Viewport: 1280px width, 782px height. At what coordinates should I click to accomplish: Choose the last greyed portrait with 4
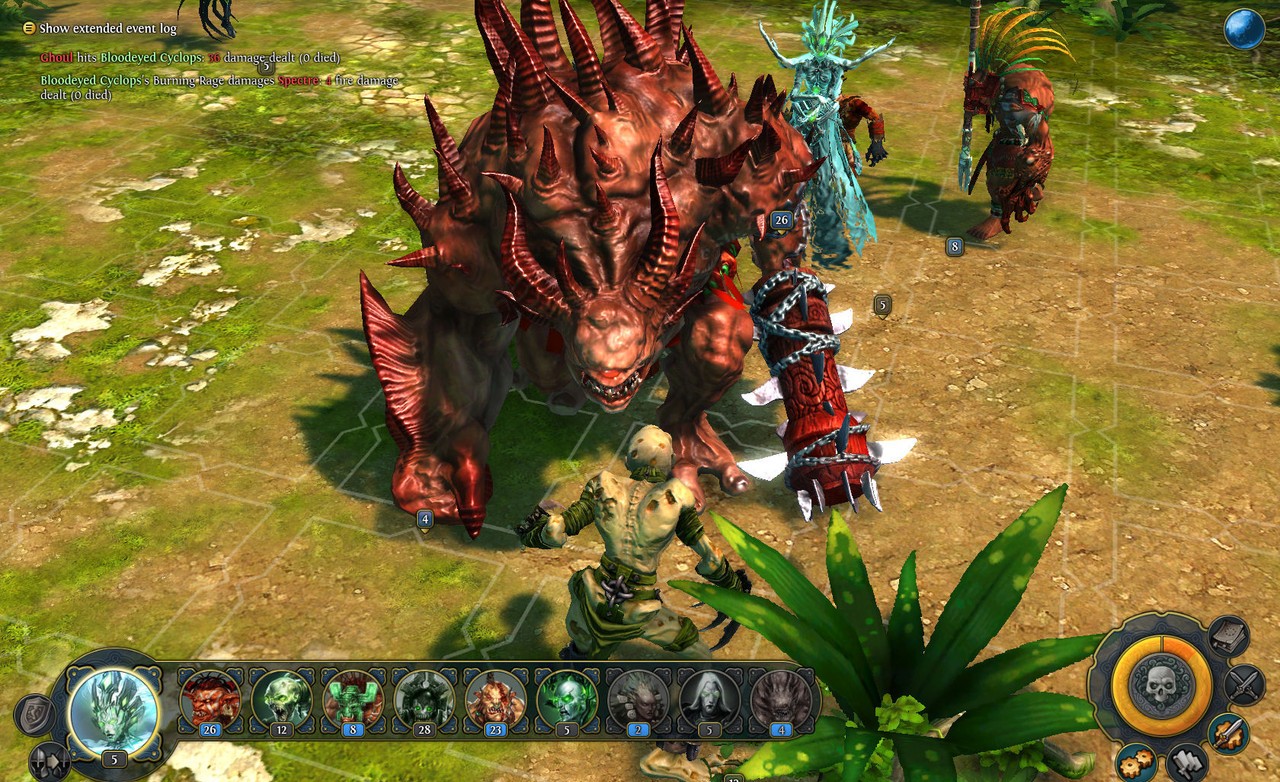(781, 699)
